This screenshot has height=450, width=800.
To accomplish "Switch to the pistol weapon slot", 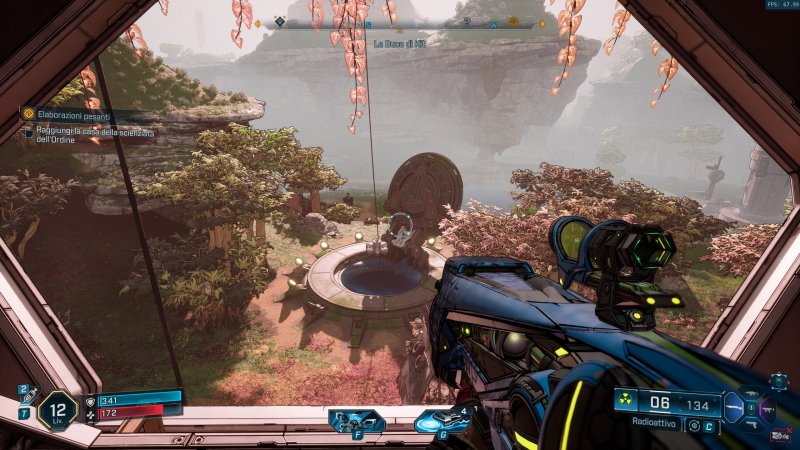I will pos(751,423).
